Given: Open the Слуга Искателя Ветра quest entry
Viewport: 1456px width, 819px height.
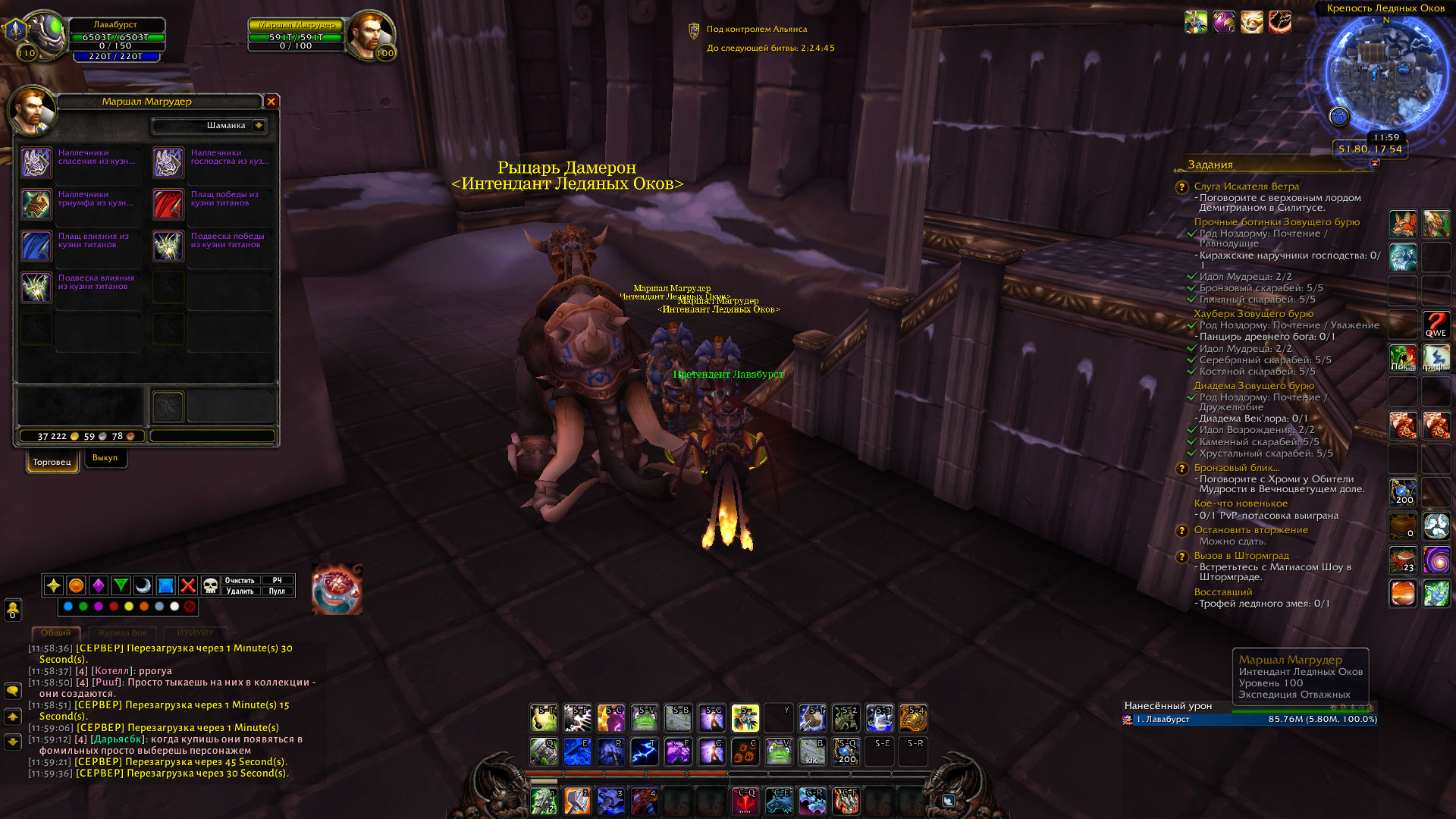Looking at the screenshot, I should point(1246,187).
